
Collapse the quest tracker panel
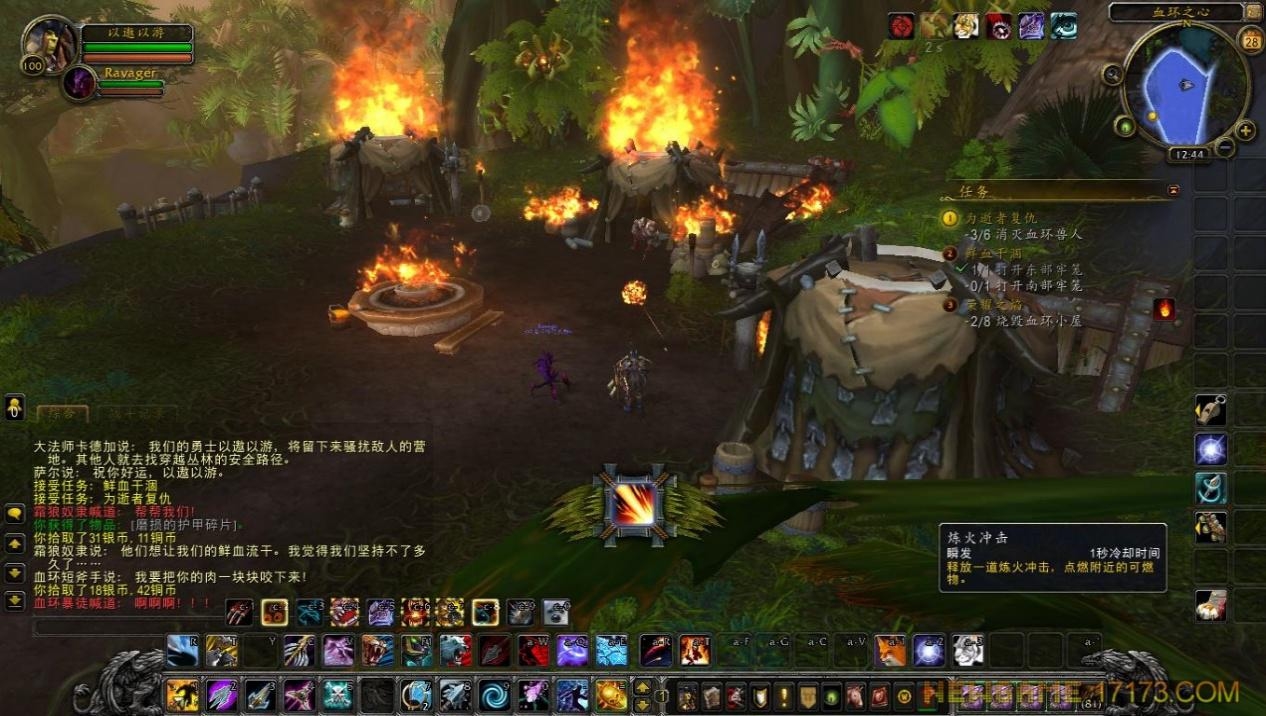pyautogui.click(x=1173, y=190)
